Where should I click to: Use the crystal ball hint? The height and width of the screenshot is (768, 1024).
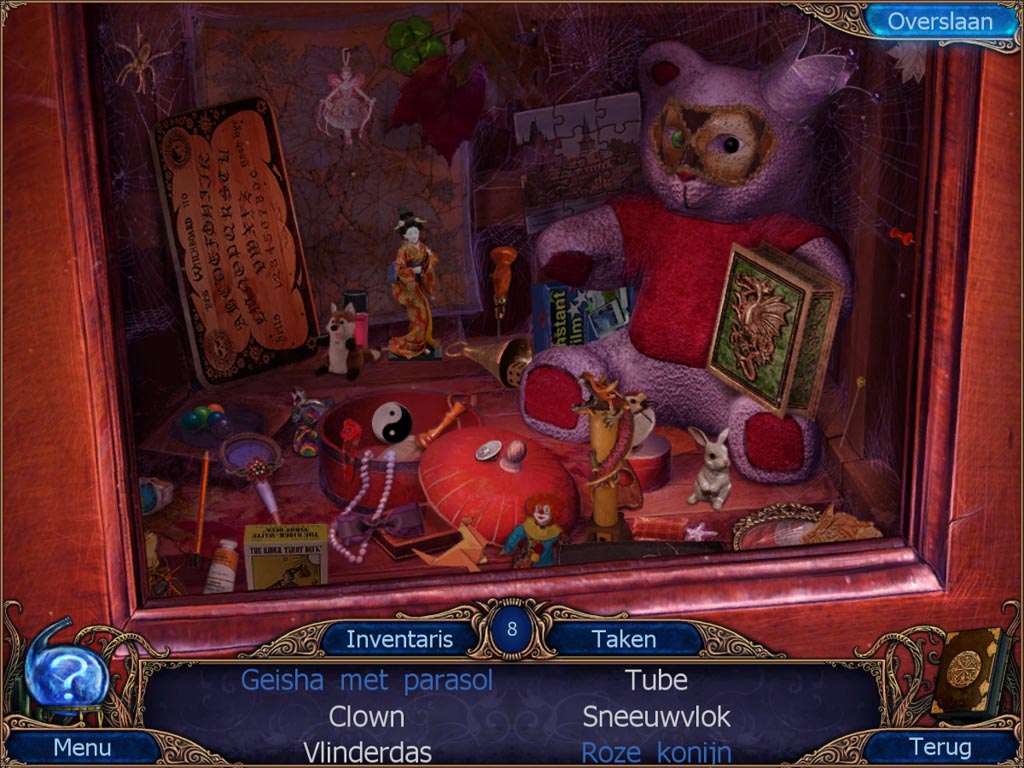(65, 676)
